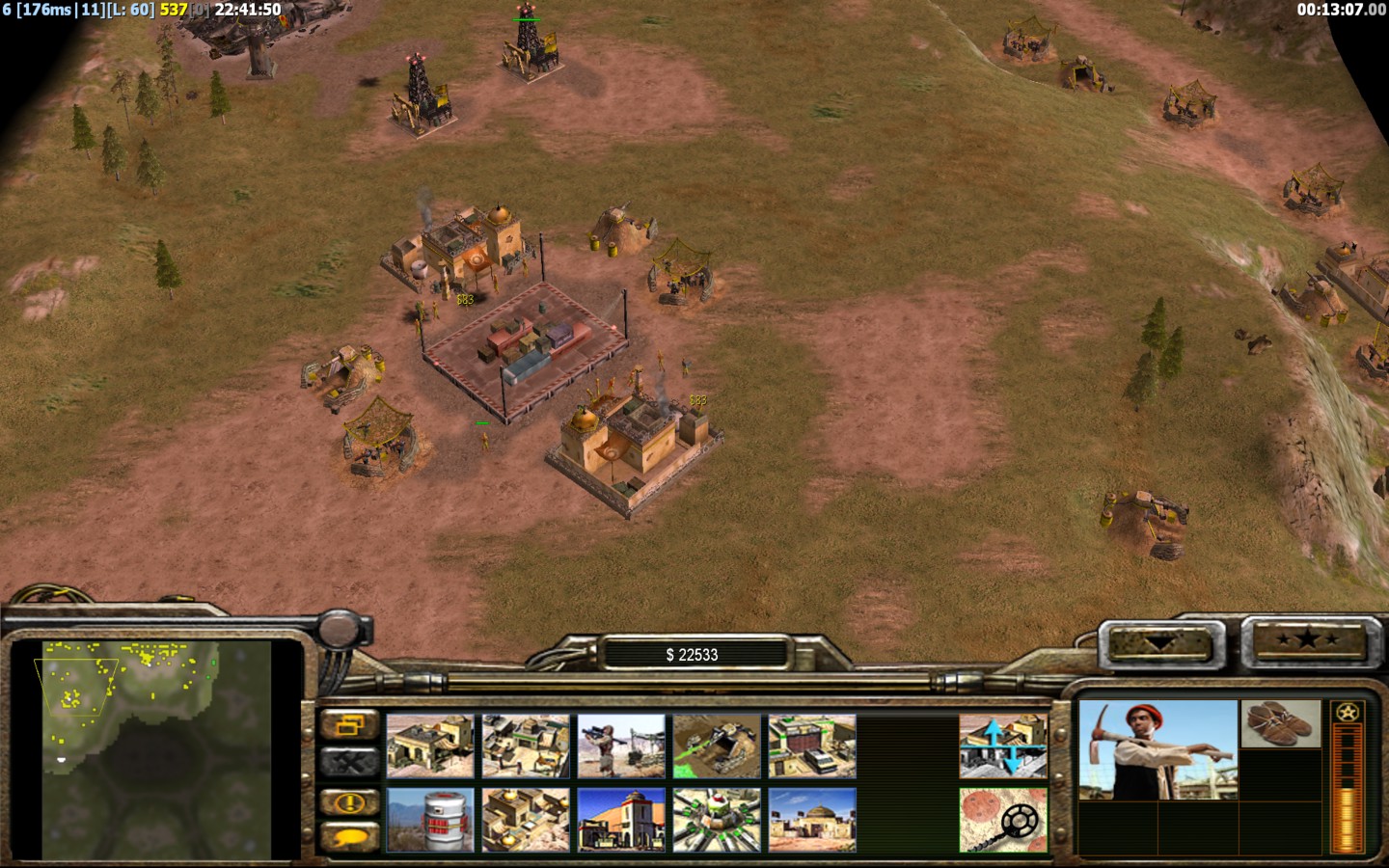
Task: Choose the Stinger Site build icon
Action: coord(621,746)
